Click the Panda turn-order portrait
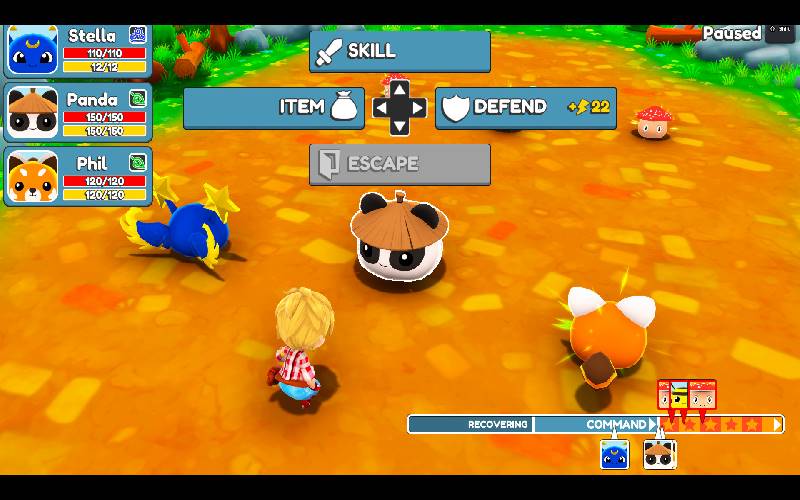This screenshot has width=800, height=500. 659,455
